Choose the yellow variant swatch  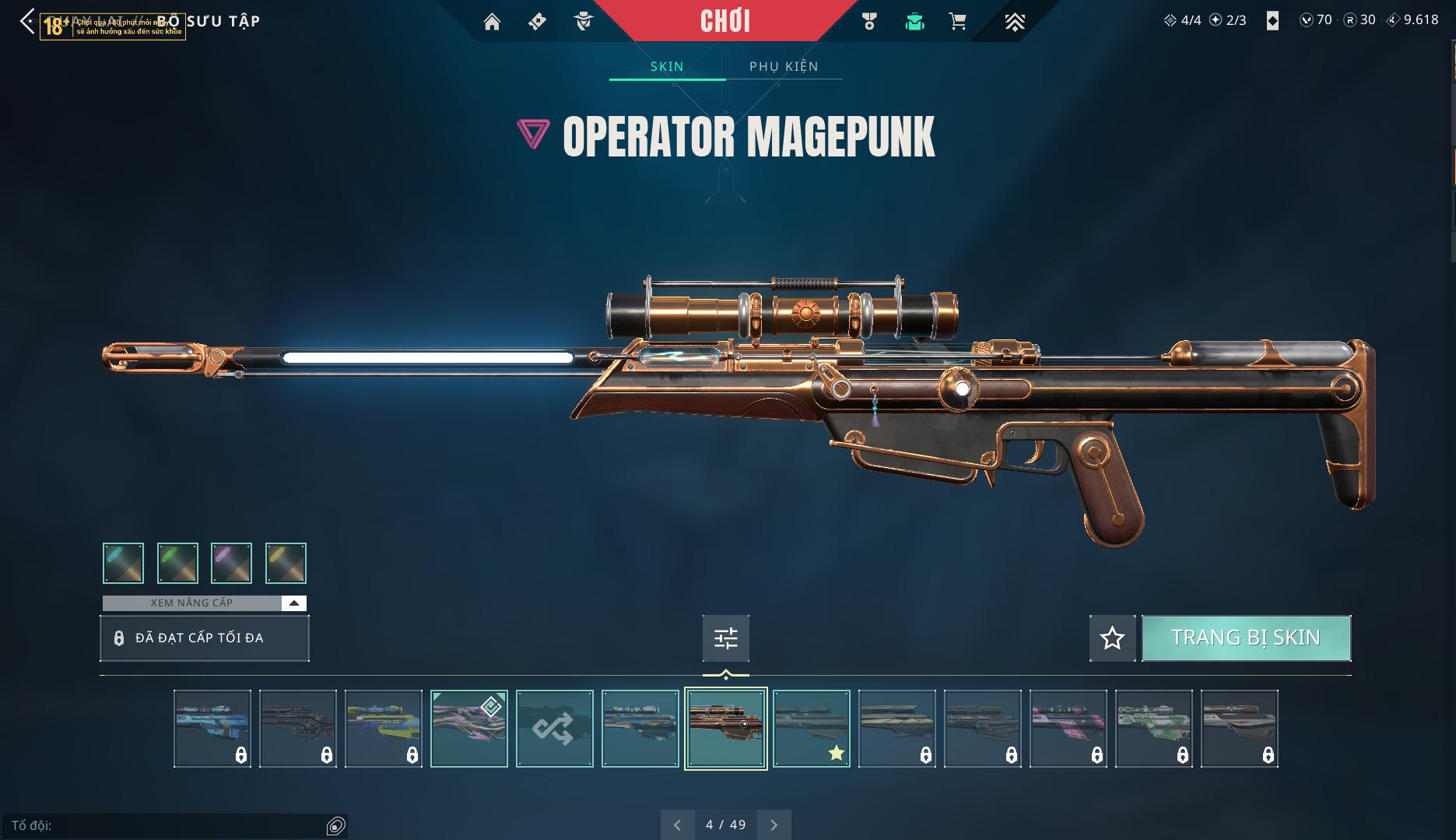(286, 563)
